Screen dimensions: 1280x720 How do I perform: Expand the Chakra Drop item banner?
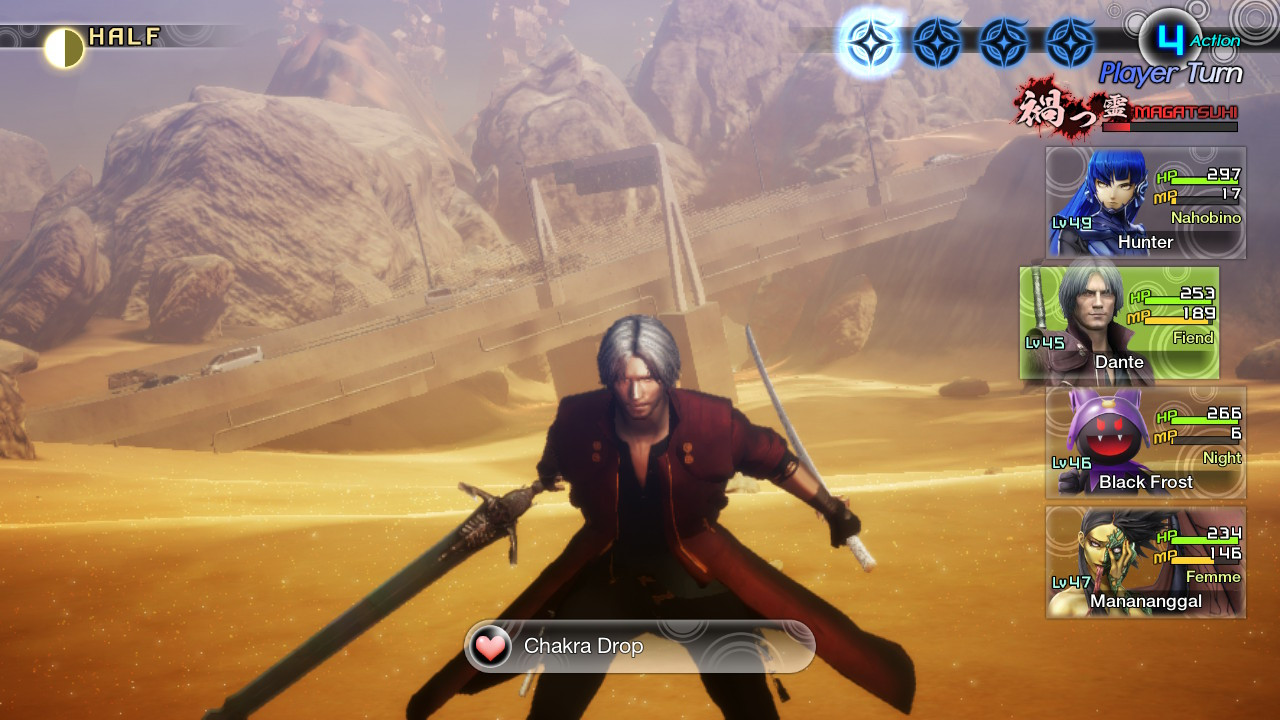pyautogui.click(x=640, y=646)
